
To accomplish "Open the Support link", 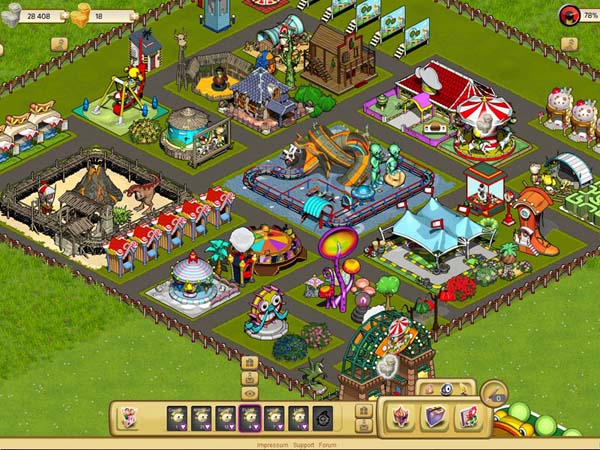I will point(303,444).
